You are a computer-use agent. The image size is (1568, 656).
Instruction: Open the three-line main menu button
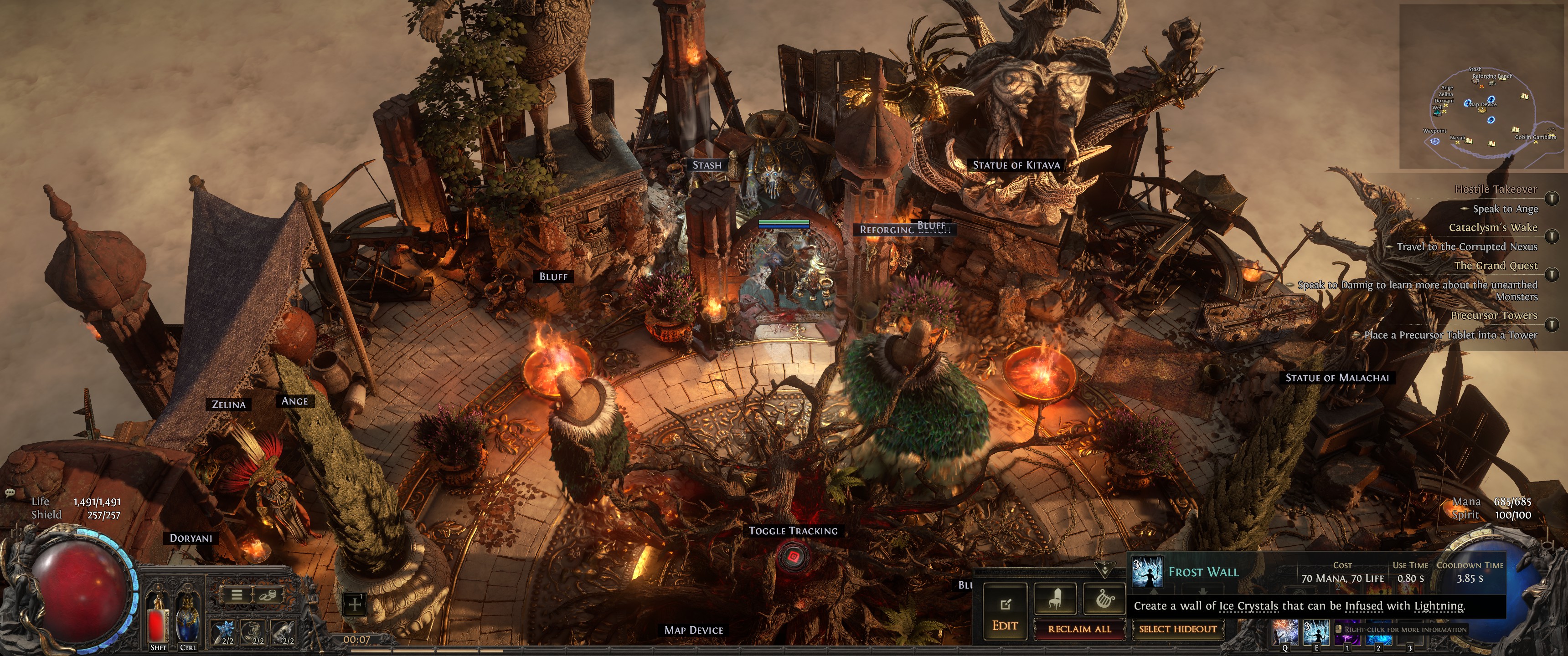tap(237, 594)
